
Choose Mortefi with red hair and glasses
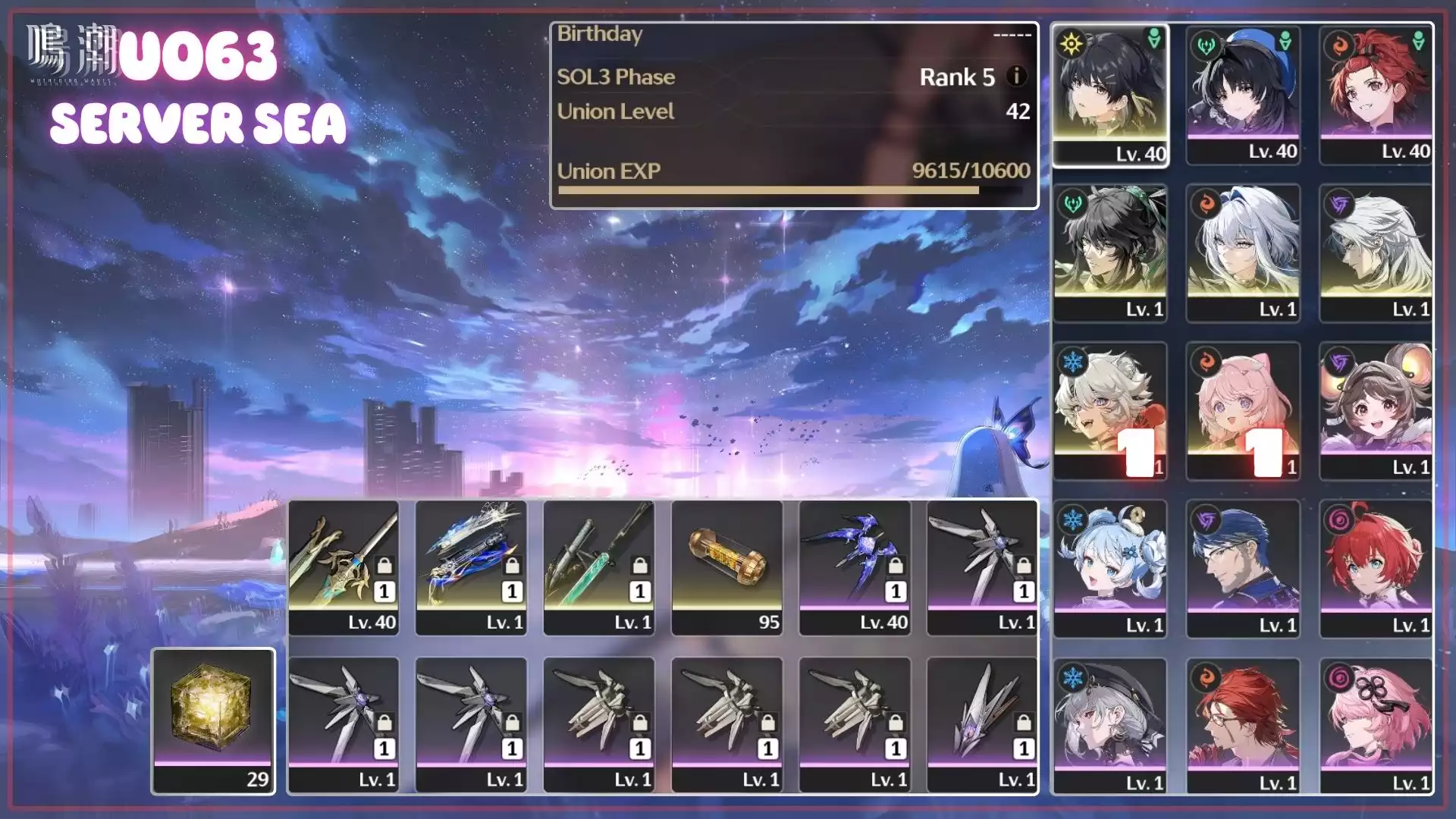1243,726
